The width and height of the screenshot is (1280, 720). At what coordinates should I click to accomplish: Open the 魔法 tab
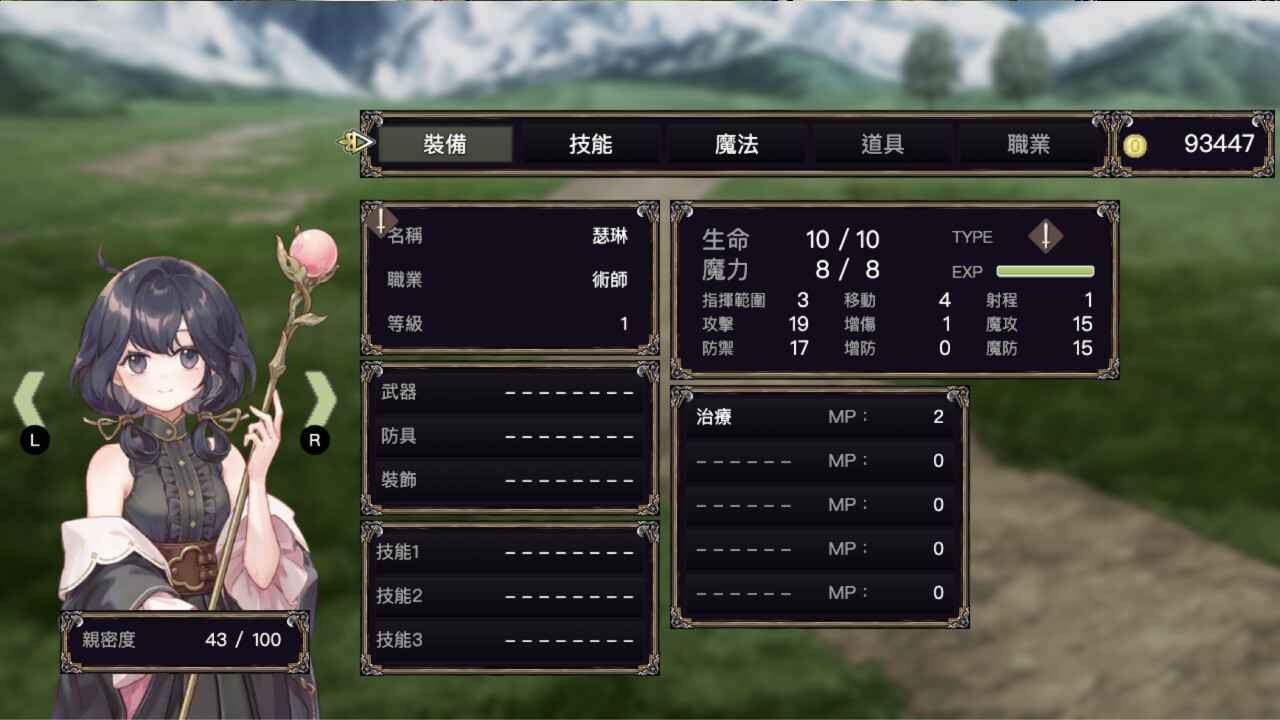737,144
